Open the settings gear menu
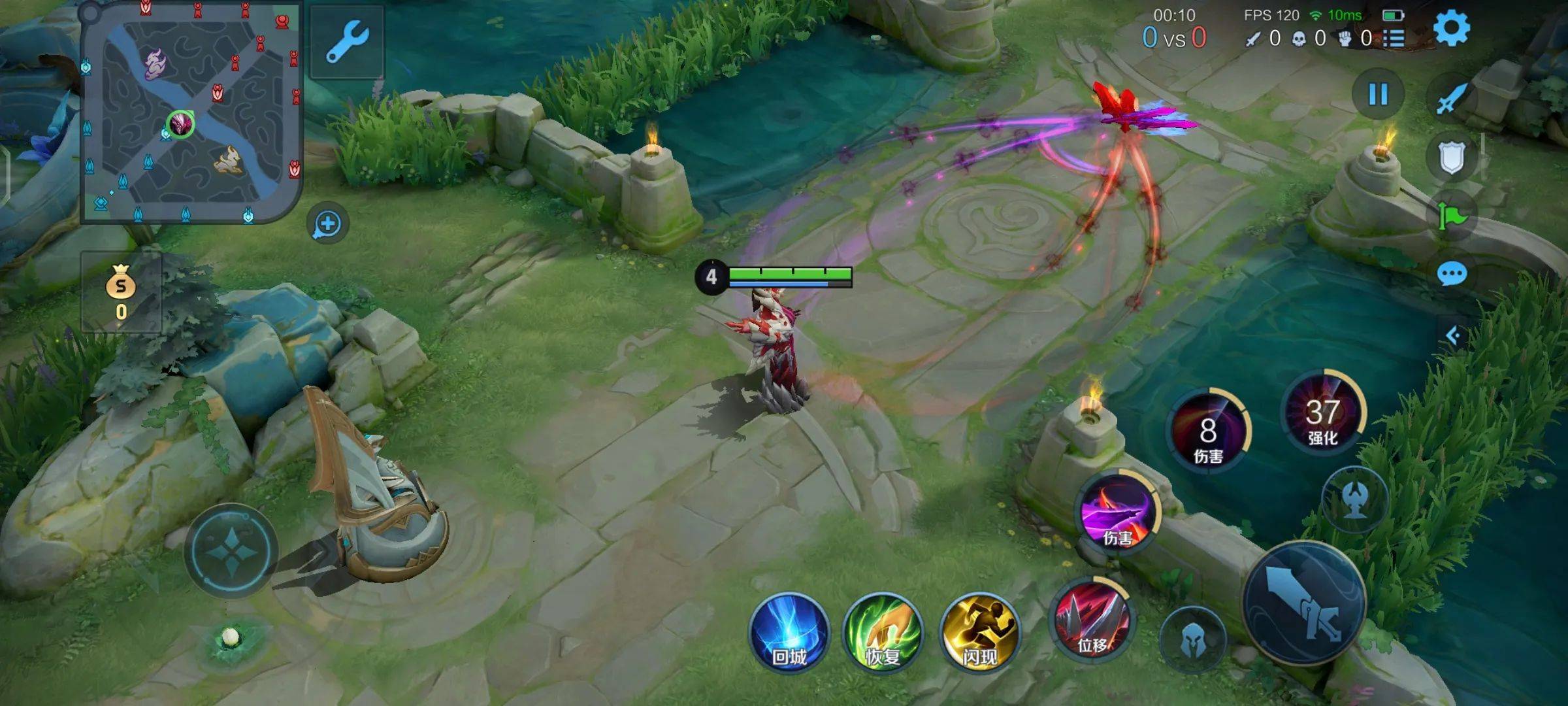 tap(1451, 28)
